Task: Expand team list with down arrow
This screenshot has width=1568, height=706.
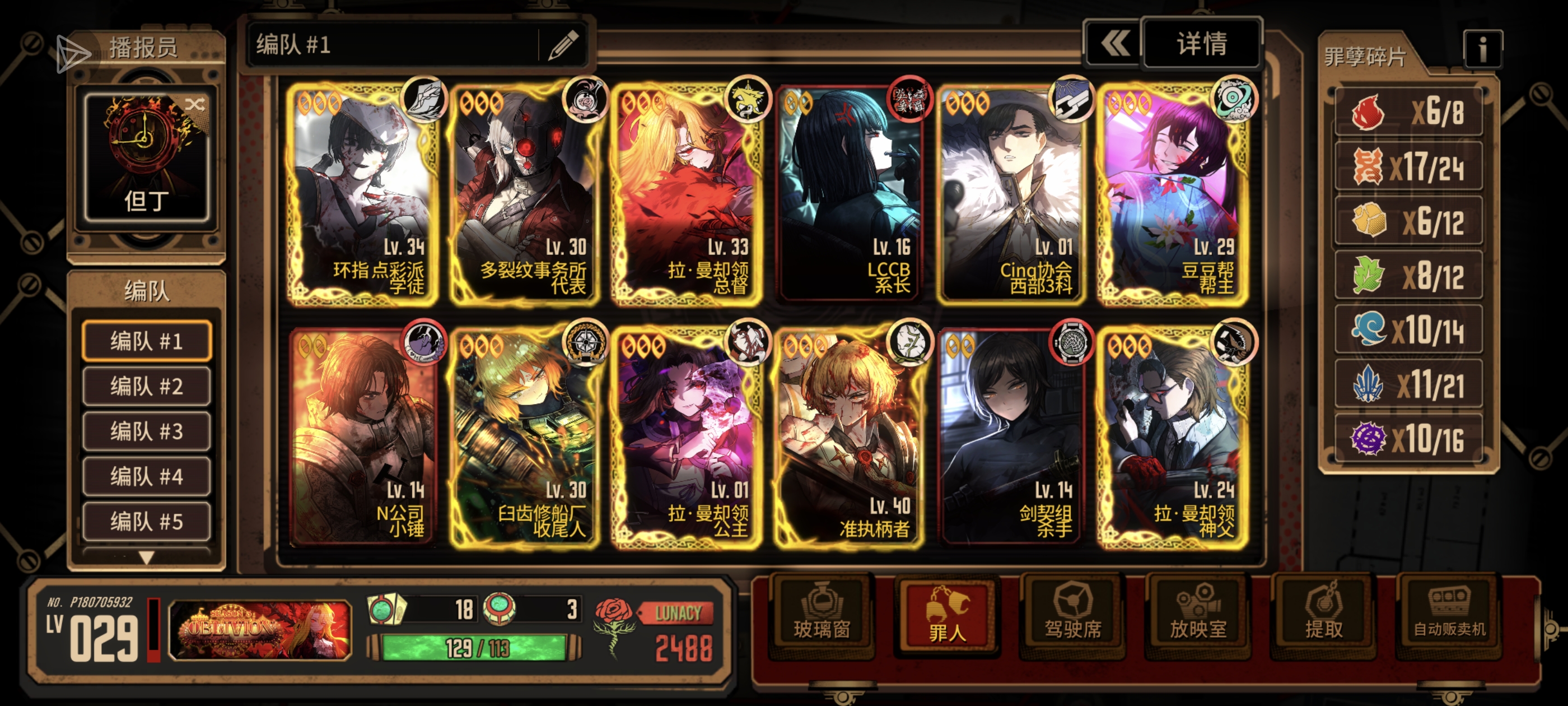Action: (147, 557)
